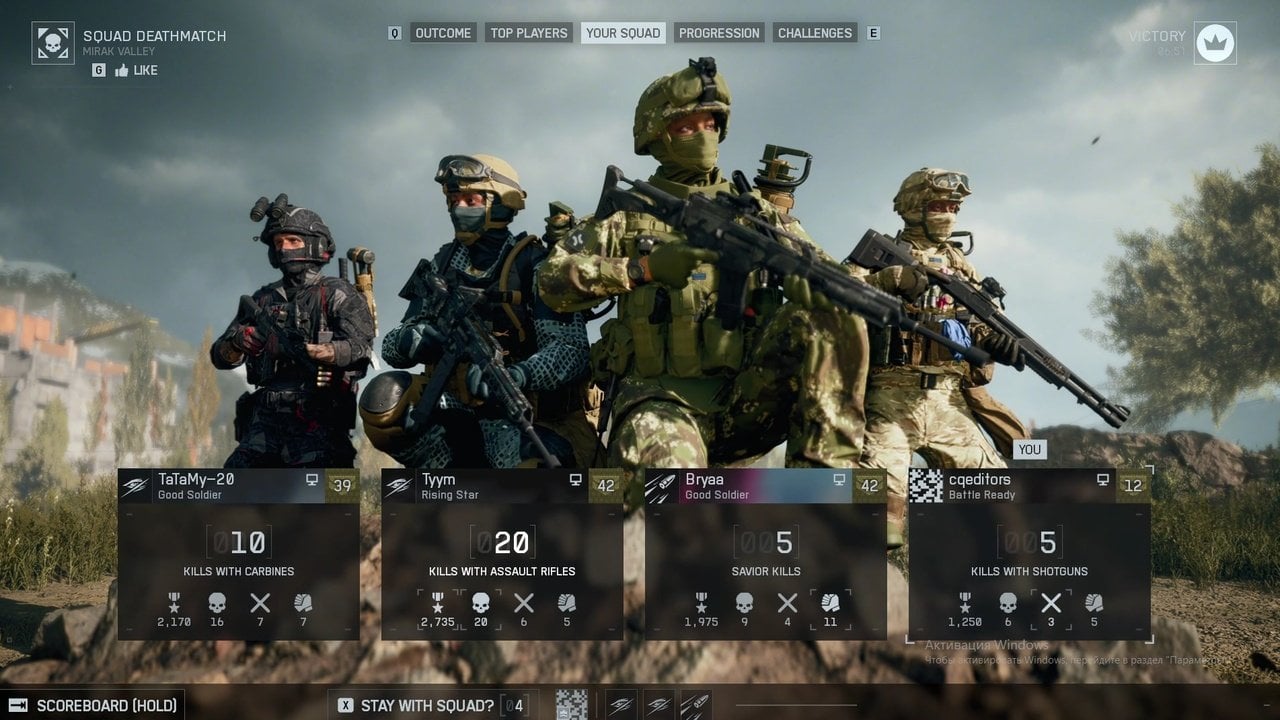The image size is (1280, 720).
Task: Click the Stay With Squad option
Action: 427,705
